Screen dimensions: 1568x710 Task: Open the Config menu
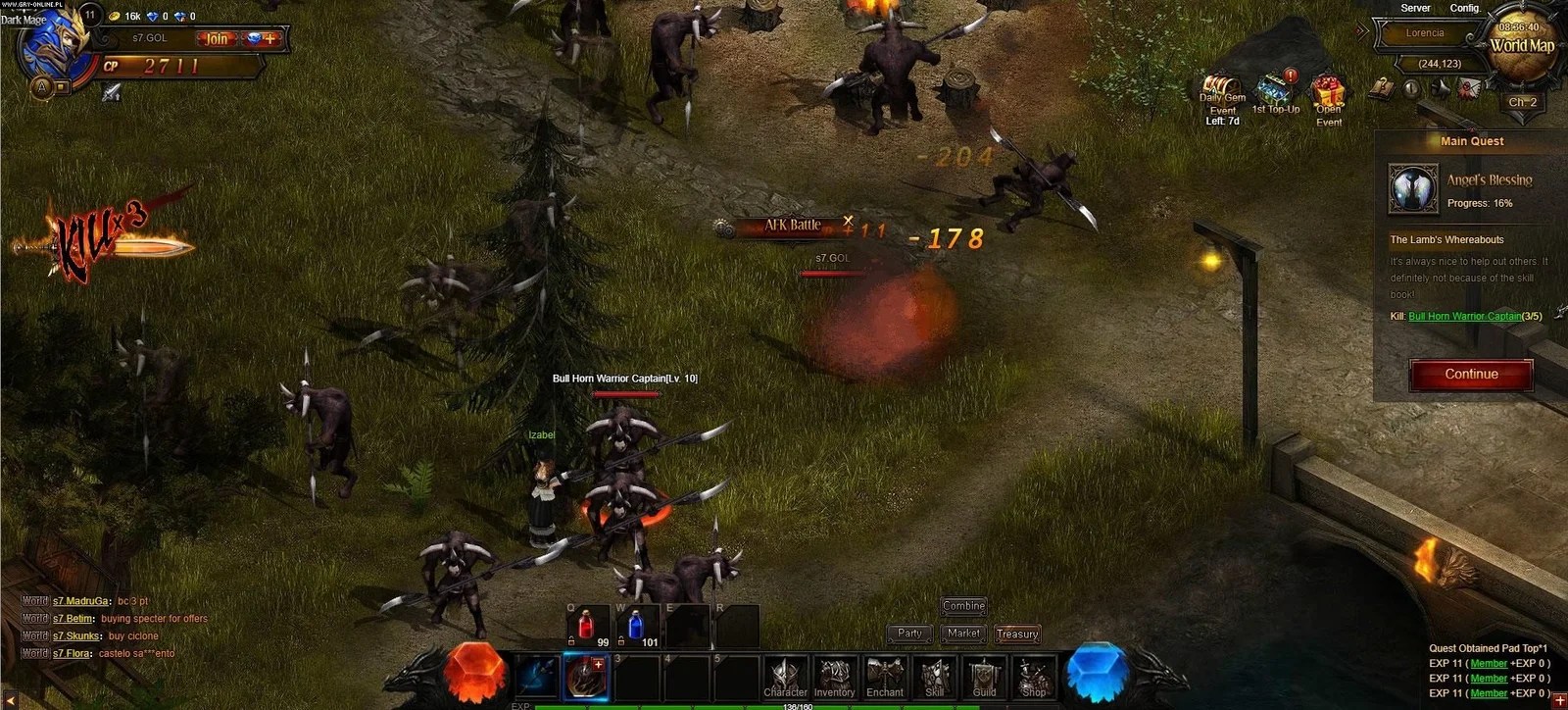click(x=1464, y=8)
